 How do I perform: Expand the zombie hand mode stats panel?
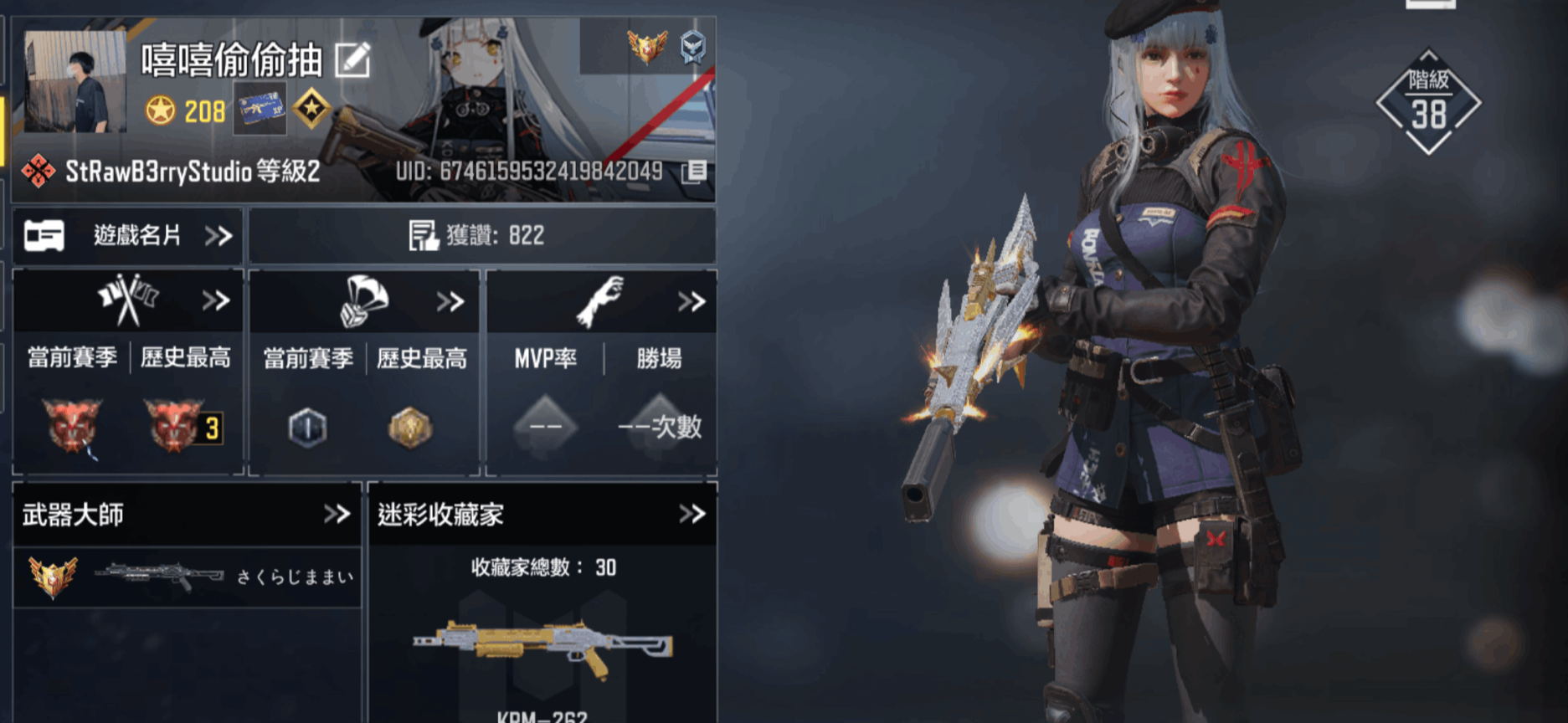click(x=601, y=301)
